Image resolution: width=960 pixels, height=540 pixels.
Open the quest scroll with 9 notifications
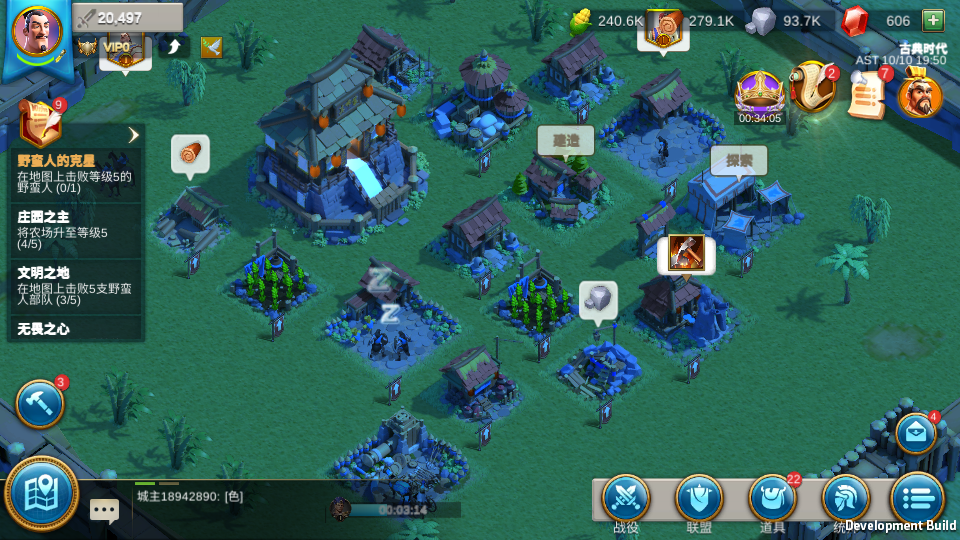tap(40, 124)
